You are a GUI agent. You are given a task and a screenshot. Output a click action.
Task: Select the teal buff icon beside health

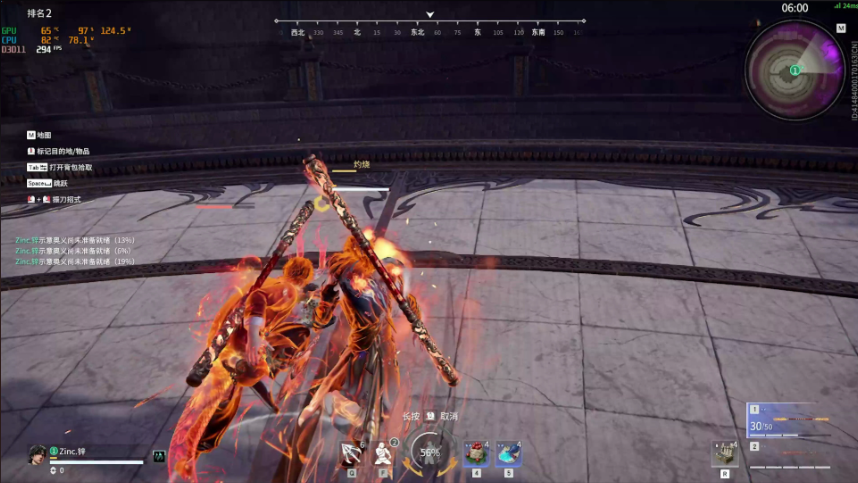tap(158, 456)
